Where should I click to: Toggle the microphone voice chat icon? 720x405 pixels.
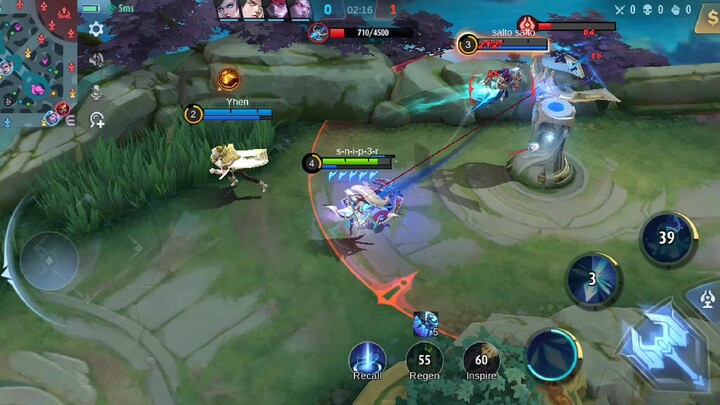tap(97, 92)
